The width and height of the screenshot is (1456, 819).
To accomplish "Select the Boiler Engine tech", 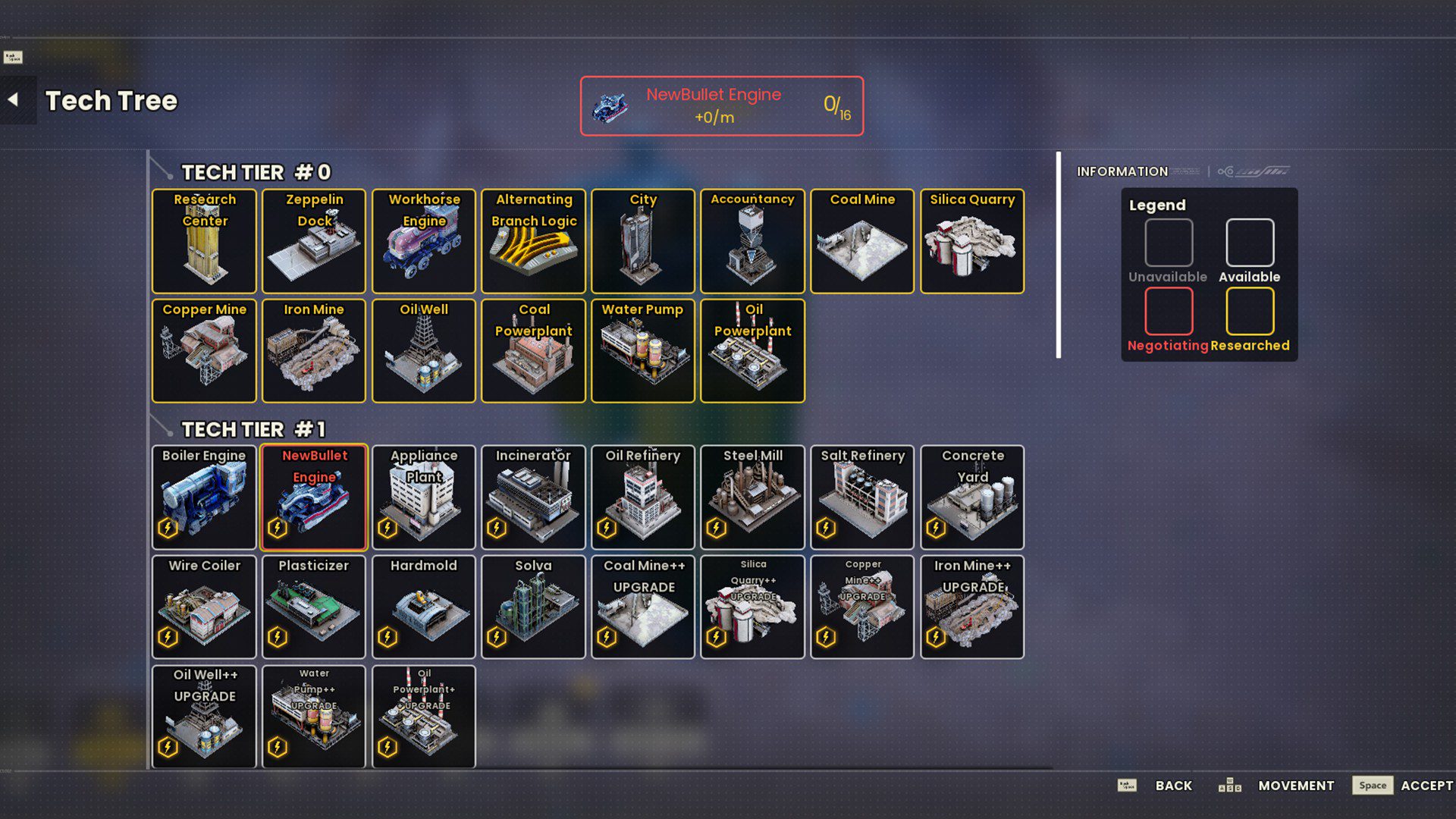I will (x=204, y=497).
